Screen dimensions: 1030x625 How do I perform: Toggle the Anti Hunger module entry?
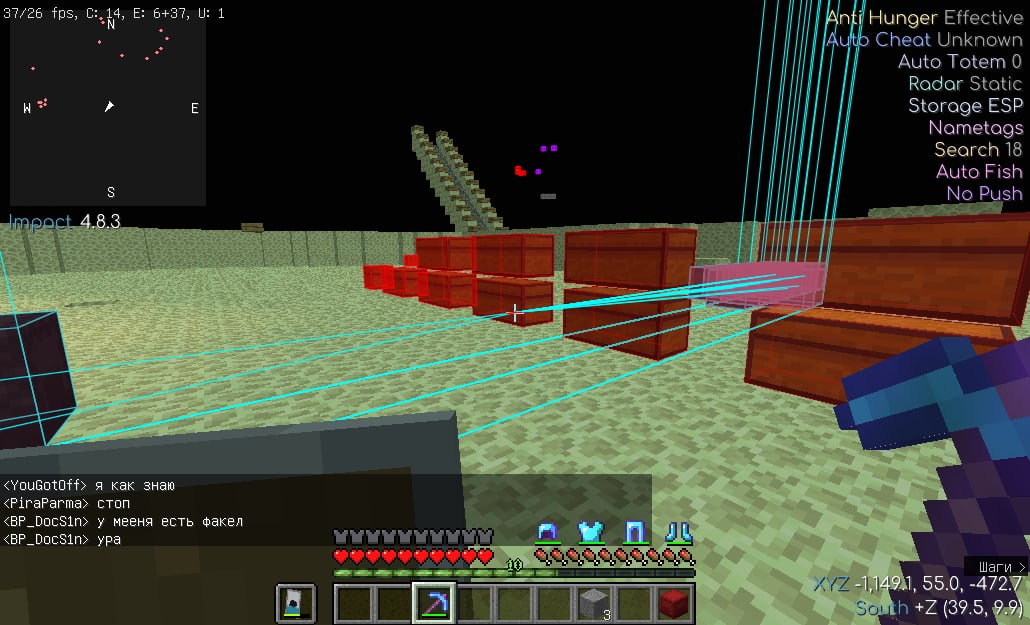tap(924, 18)
